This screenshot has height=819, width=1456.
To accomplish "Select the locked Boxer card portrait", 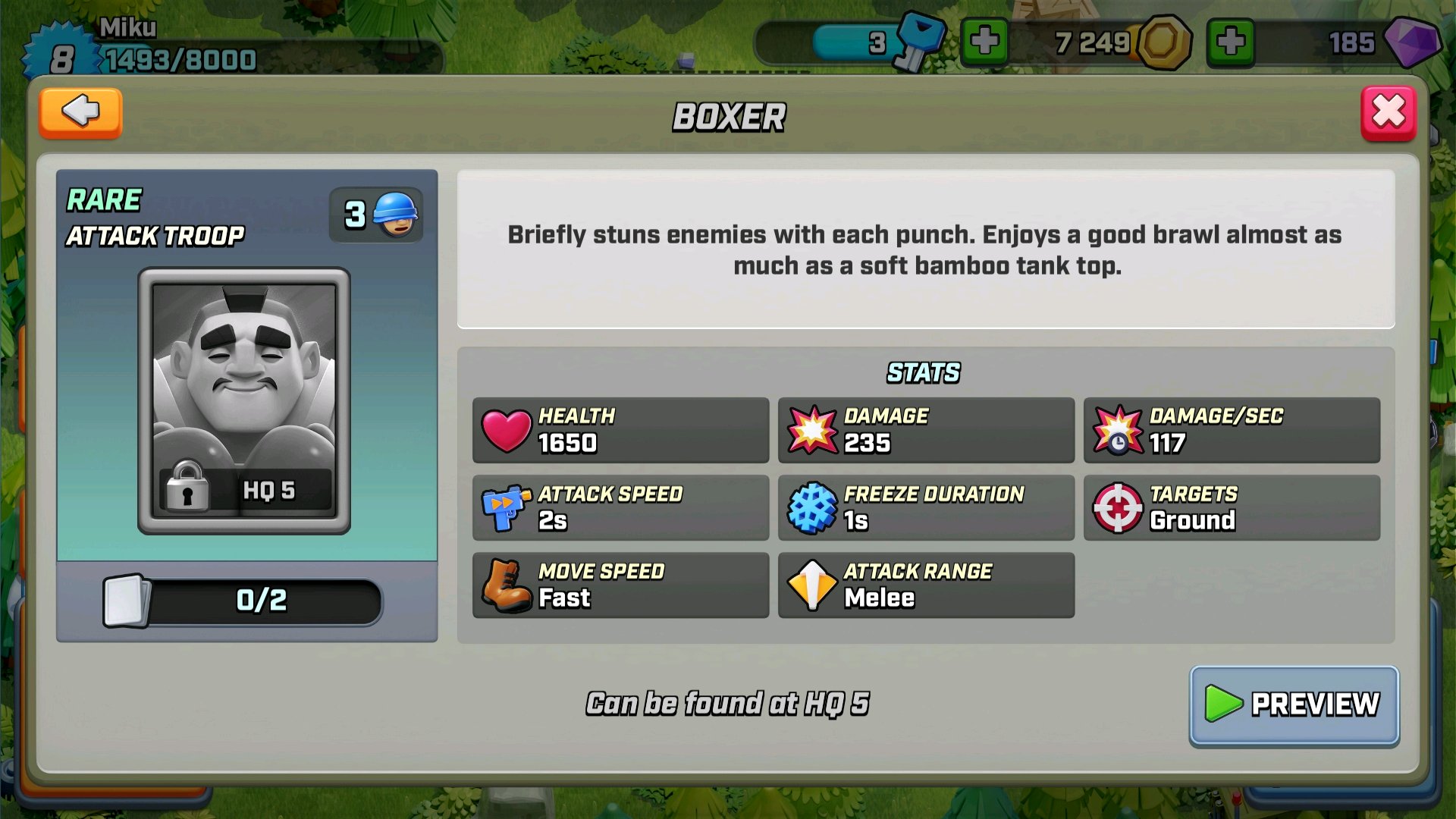I will (244, 400).
